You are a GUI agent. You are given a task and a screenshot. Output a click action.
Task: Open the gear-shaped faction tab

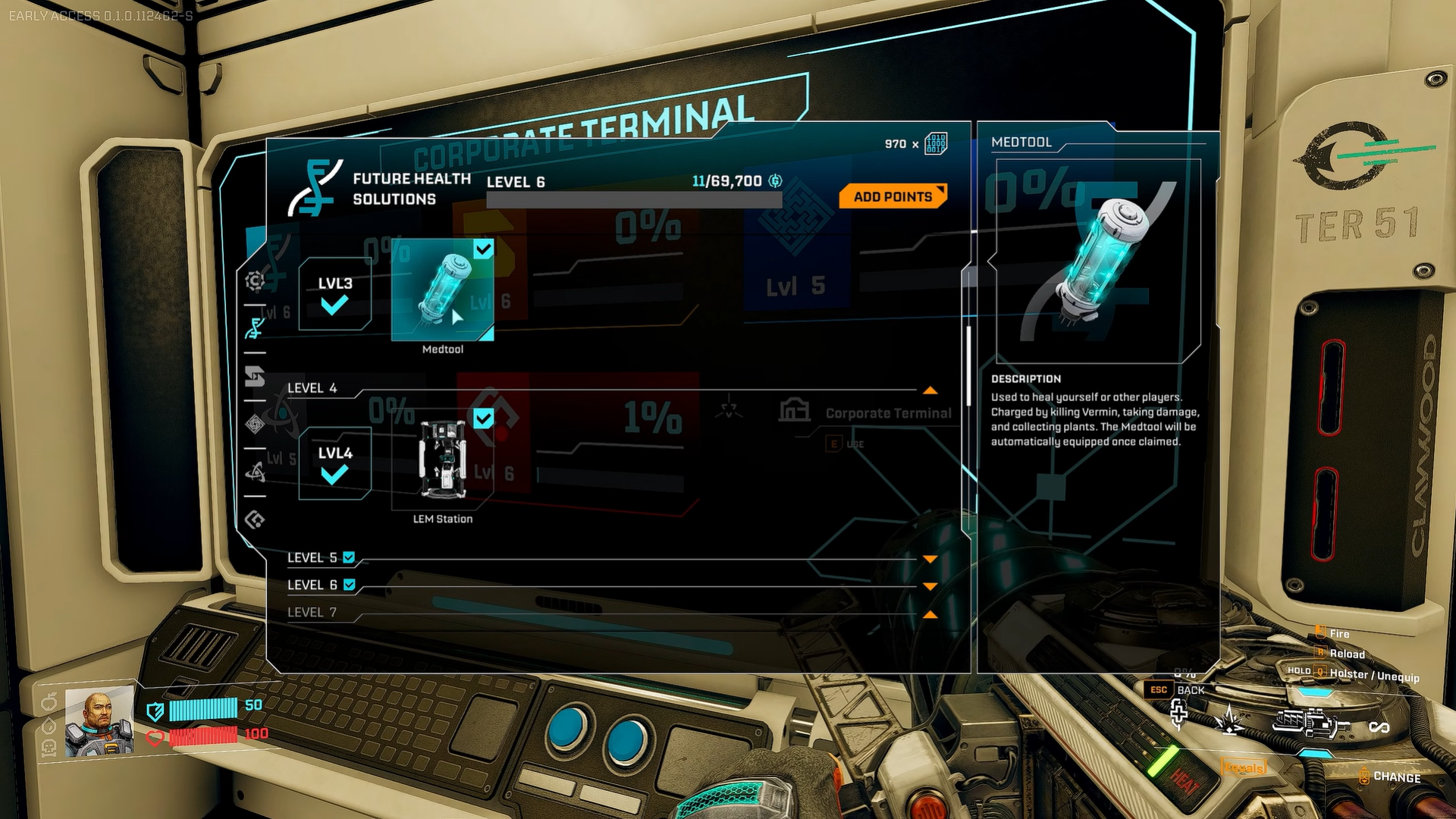point(255,281)
